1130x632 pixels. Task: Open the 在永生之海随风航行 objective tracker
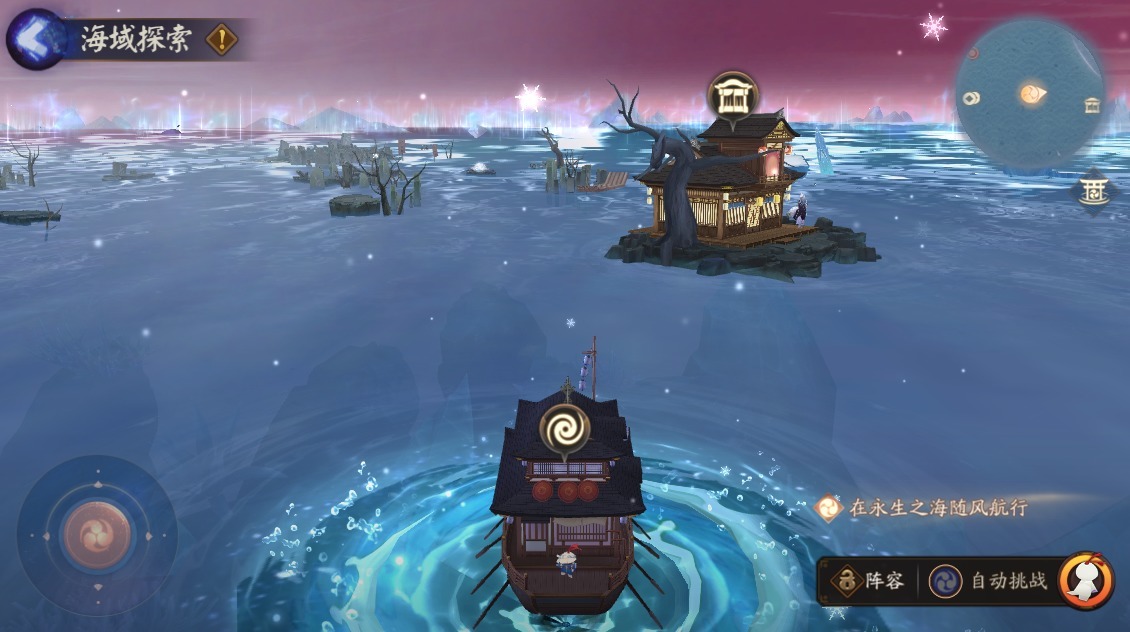pyautogui.click(x=925, y=508)
